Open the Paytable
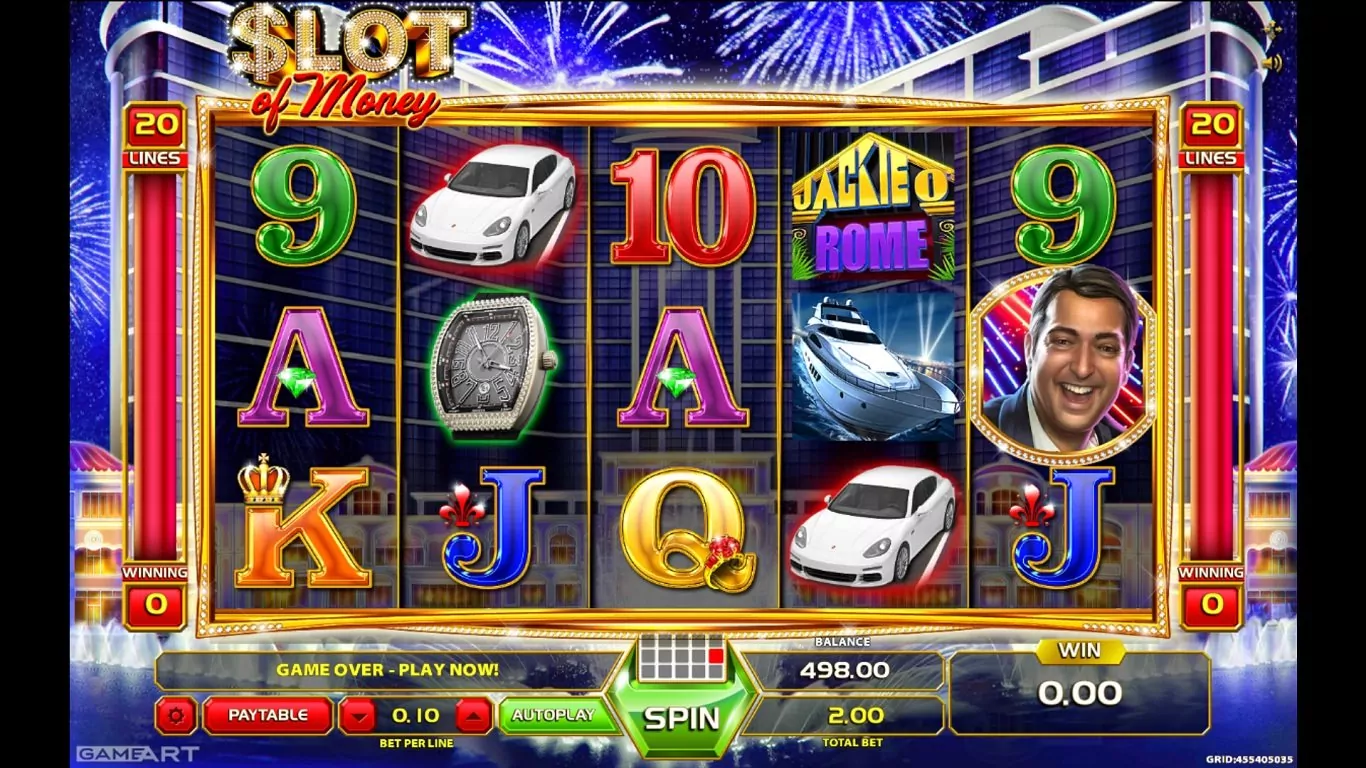1366x768 pixels. (268, 715)
